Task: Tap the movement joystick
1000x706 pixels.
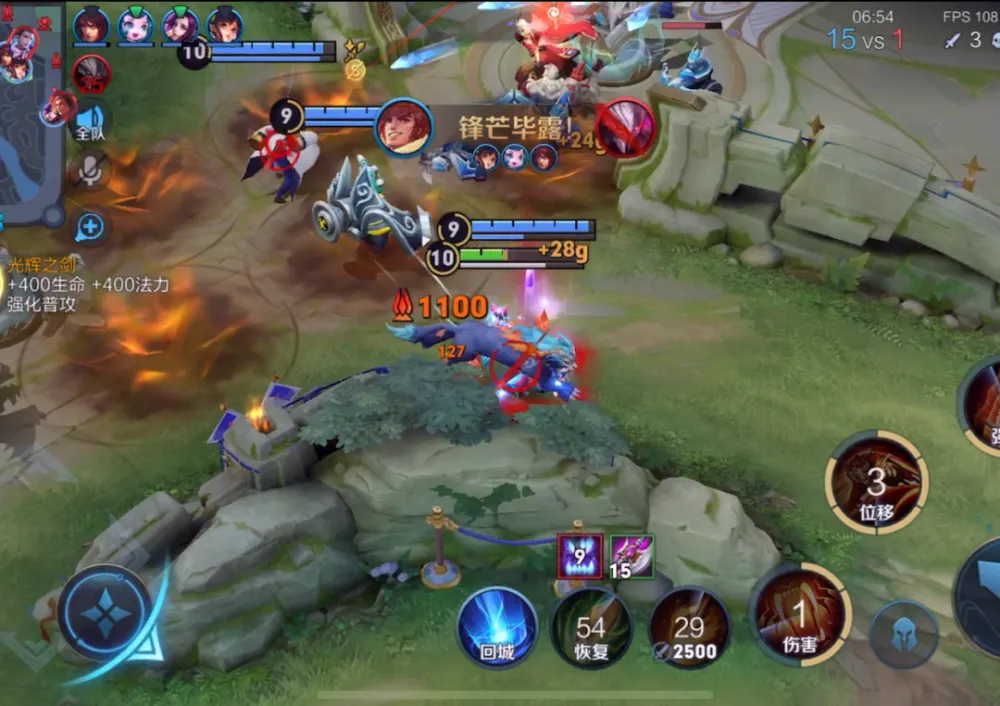Action: tap(104, 612)
